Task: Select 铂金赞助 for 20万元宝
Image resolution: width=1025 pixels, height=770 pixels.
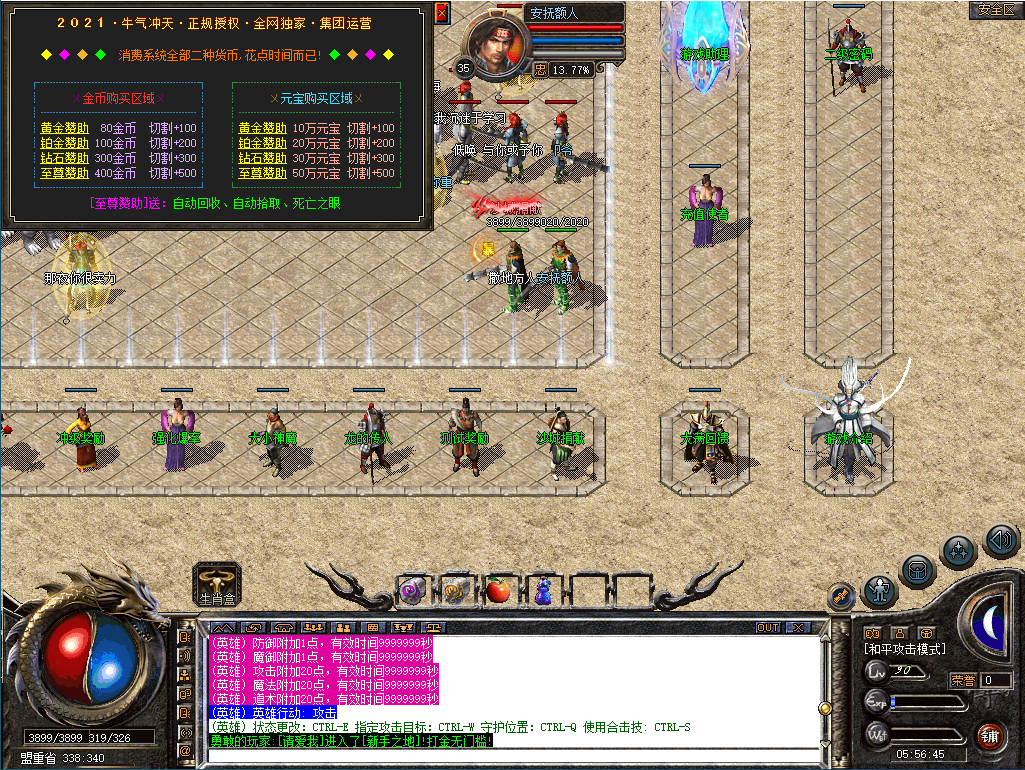Action: pos(263,143)
